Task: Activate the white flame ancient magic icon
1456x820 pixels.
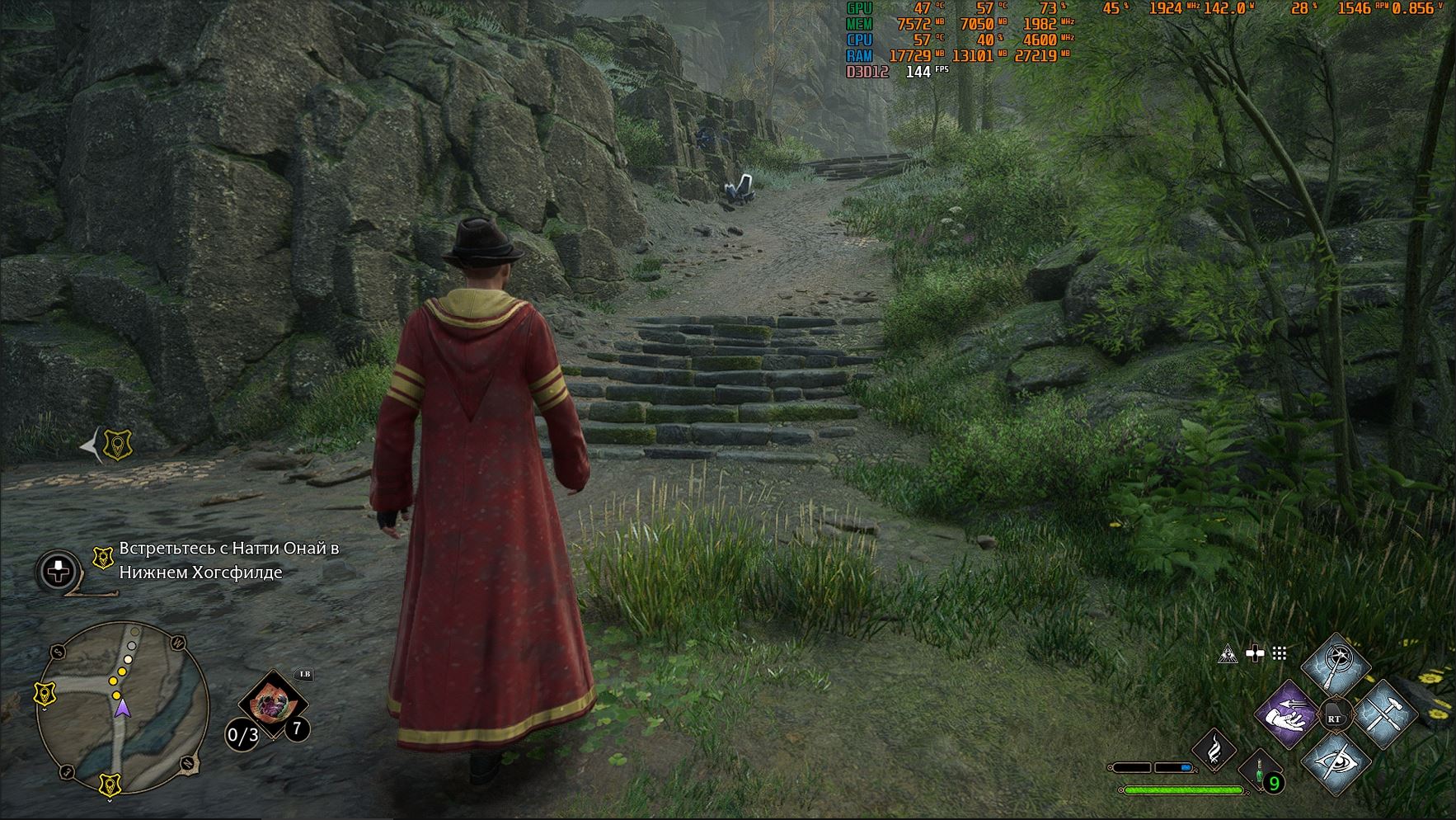Action: (x=1214, y=752)
